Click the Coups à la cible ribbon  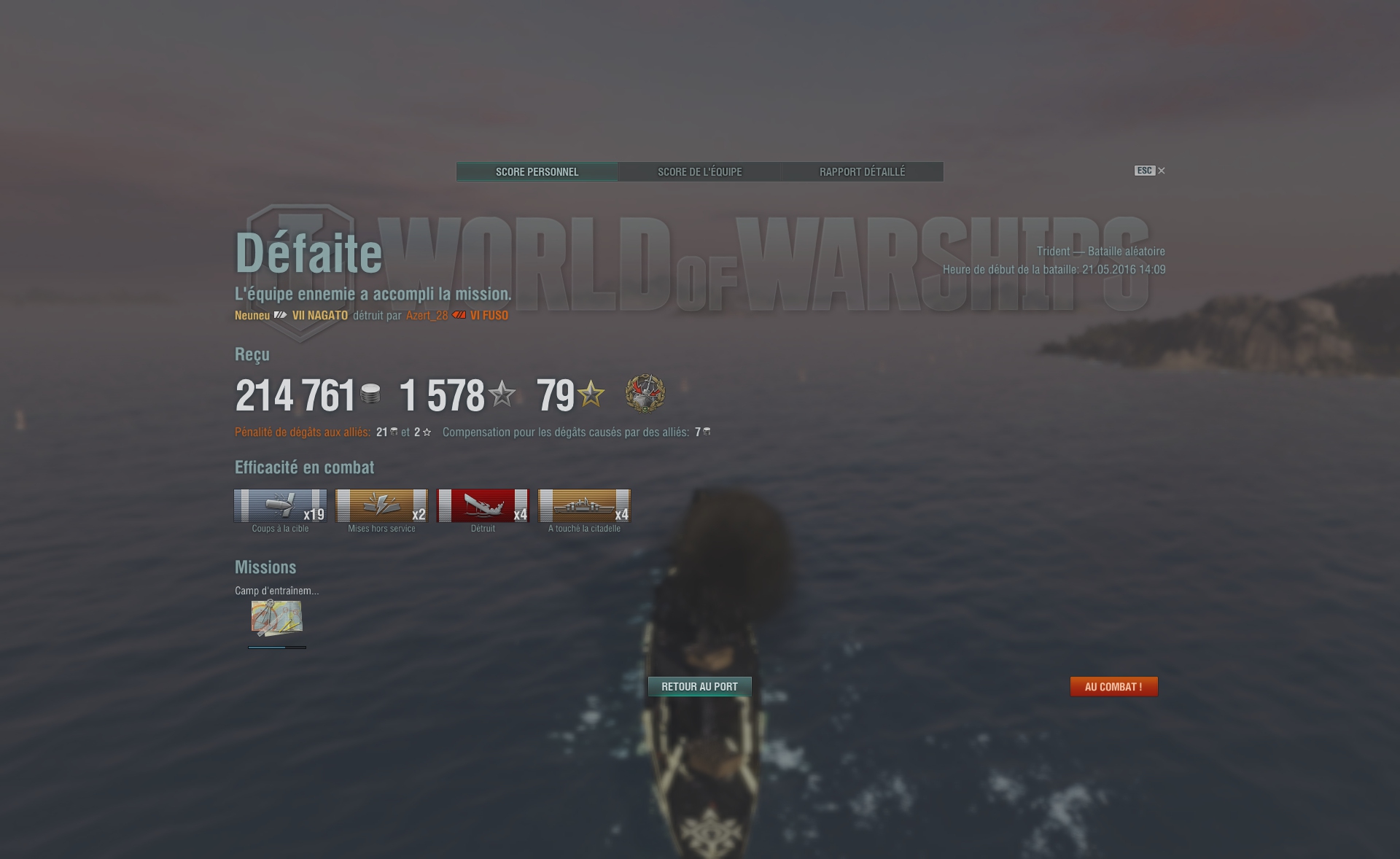coord(280,506)
